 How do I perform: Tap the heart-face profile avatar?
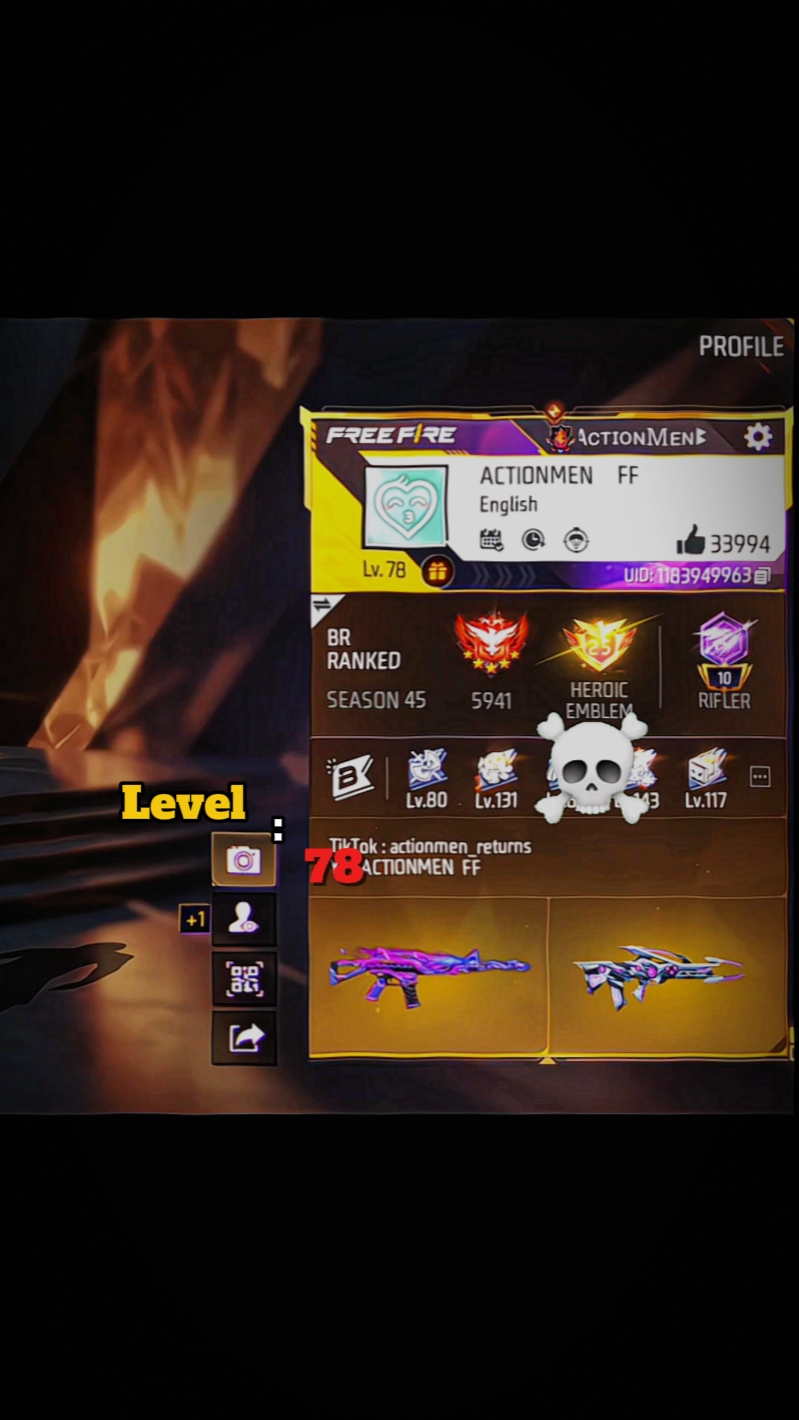click(x=406, y=506)
